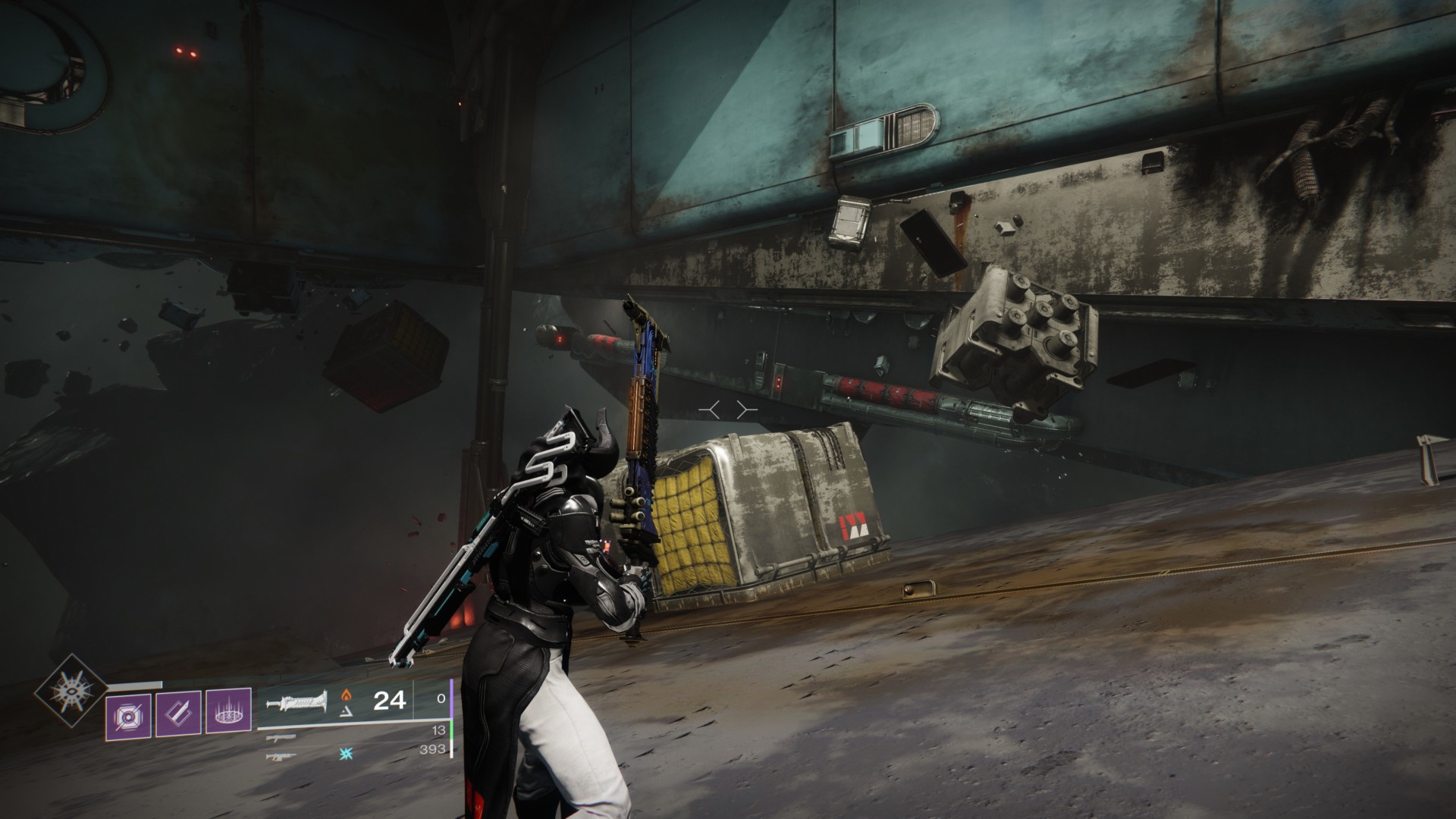Switch to the shotgun weapon silhouette
This screenshot has width=1456, height=819.
281,736
